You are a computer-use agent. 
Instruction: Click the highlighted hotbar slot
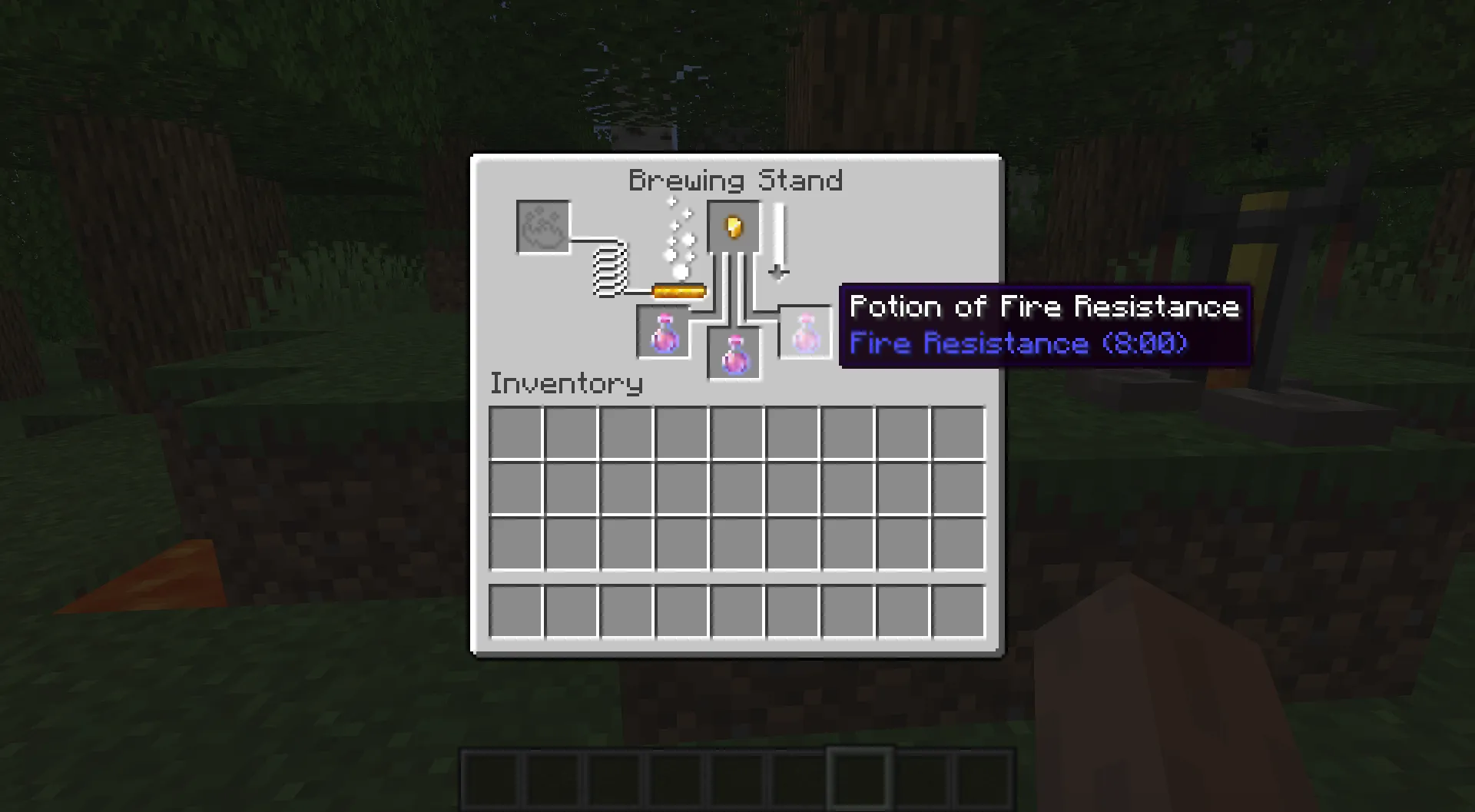pos(860,780)
